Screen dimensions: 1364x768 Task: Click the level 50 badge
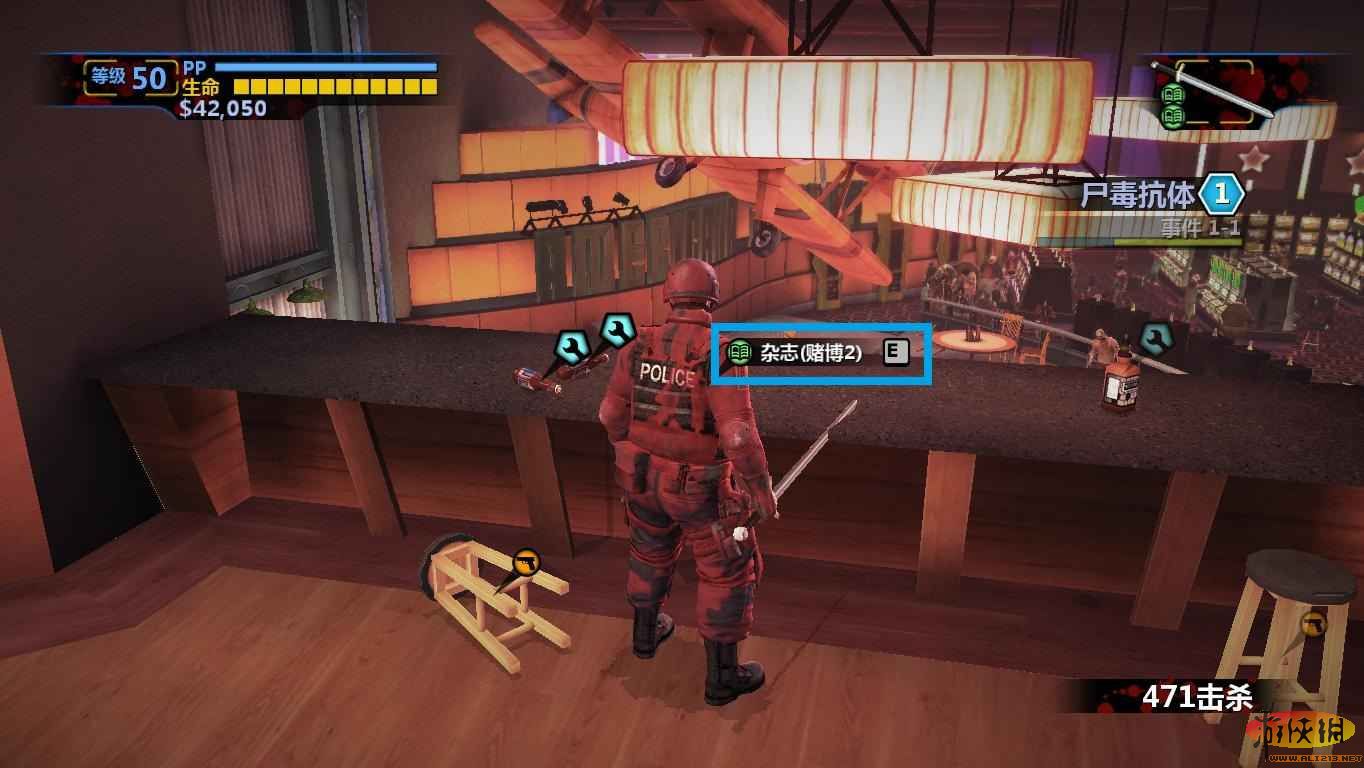click(131, 77)
